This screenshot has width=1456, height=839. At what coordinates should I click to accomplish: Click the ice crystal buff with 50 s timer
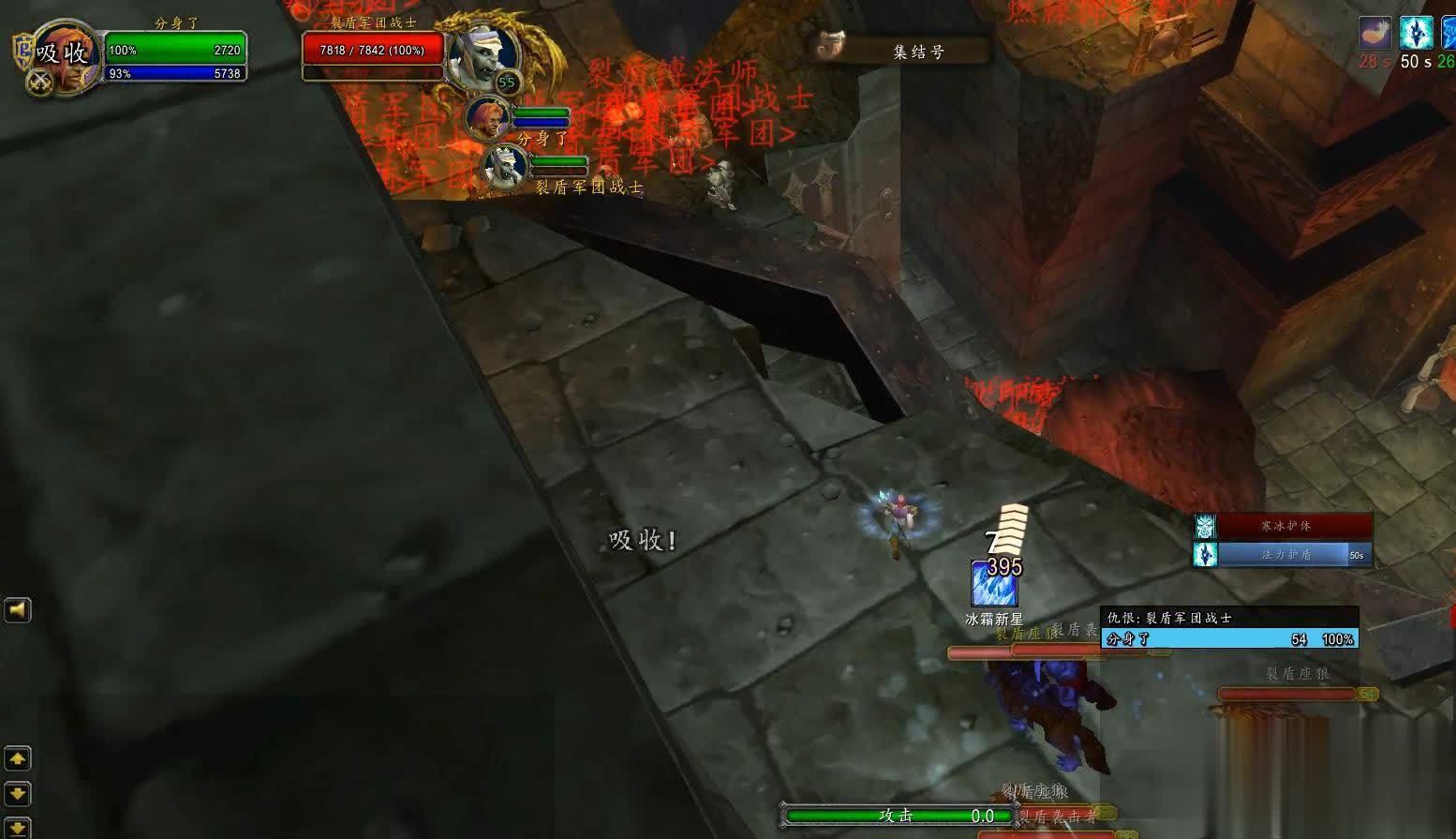tap(1416, 33)
